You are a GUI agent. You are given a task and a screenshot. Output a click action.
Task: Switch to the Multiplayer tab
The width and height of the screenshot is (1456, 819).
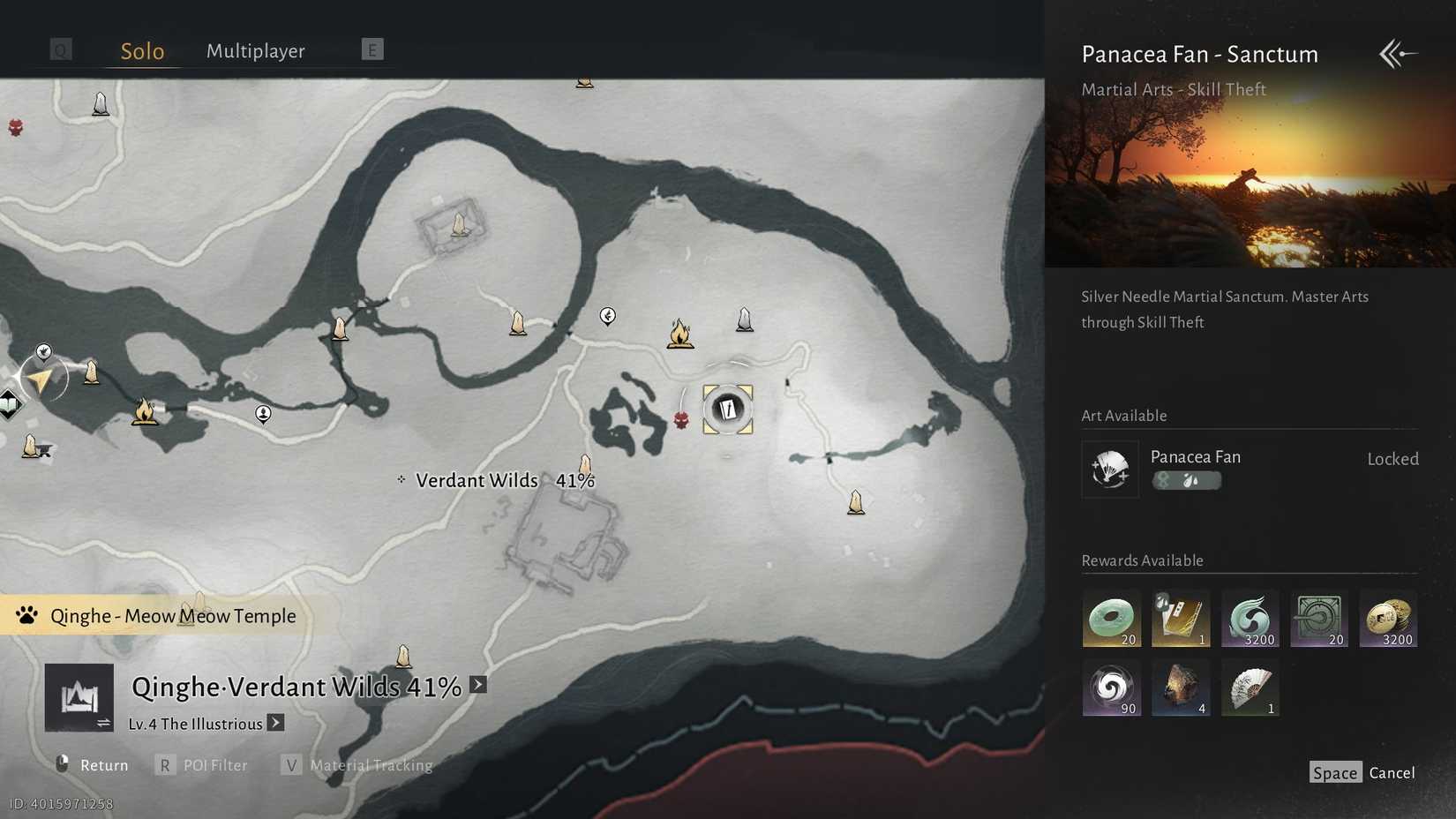coord(255,50)
